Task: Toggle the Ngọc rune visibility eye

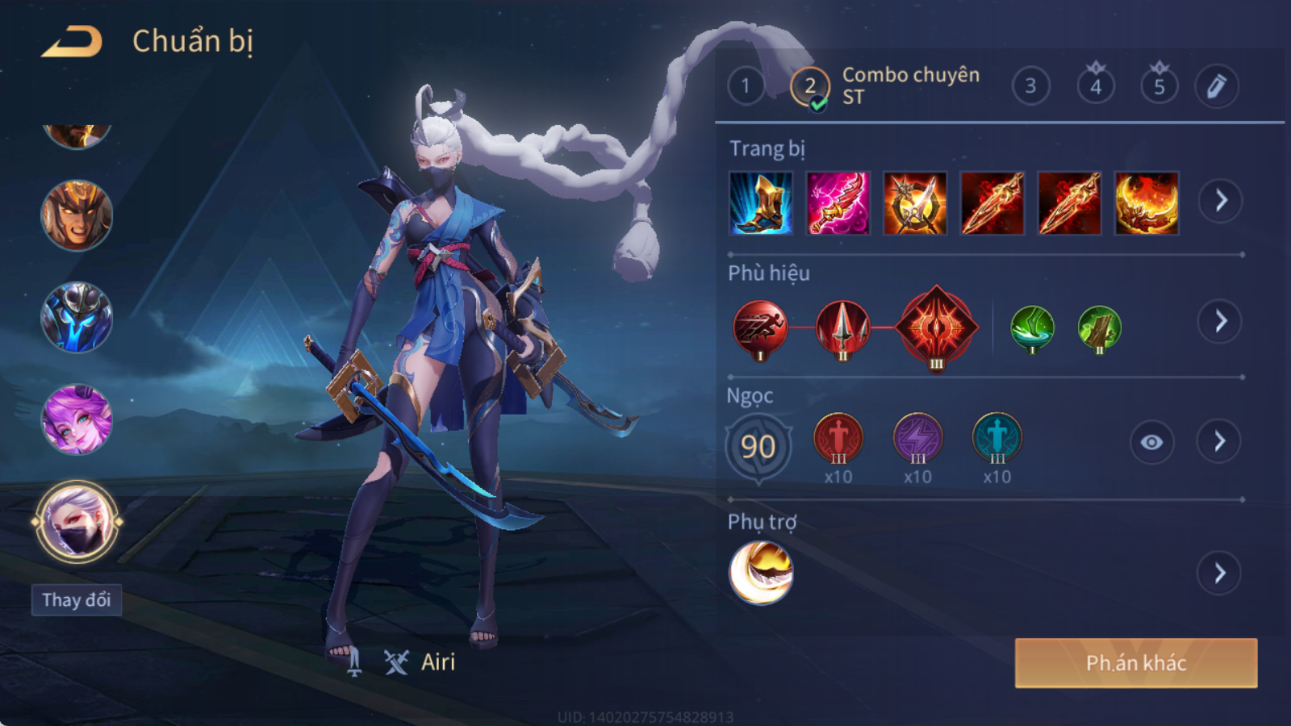Action: click(1151, 442)
